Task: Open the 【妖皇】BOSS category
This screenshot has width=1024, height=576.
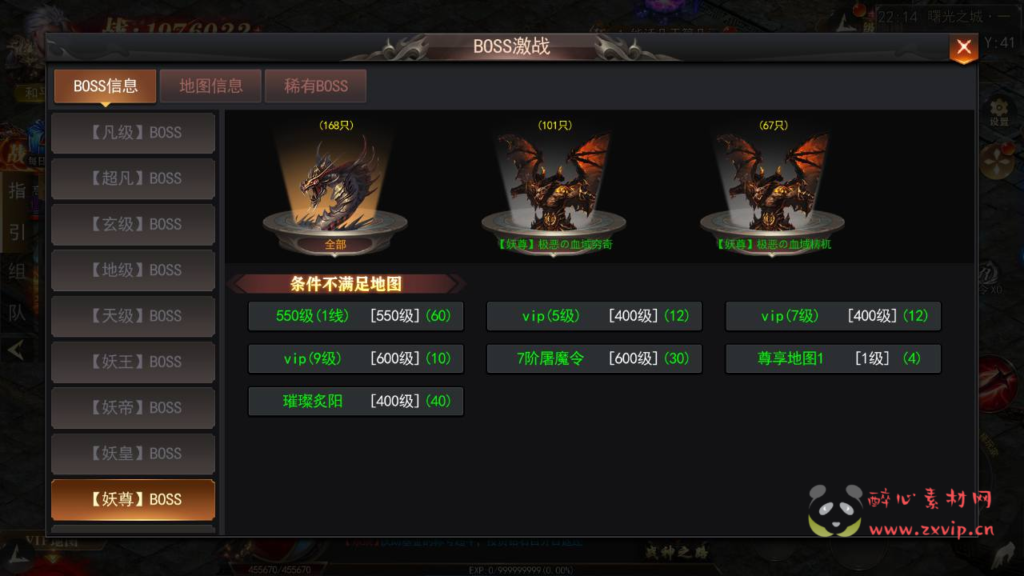Action: click(133, 454)
